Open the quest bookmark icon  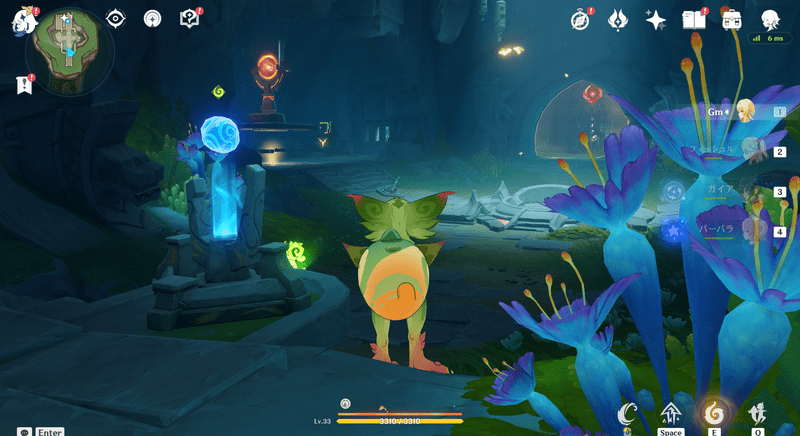tap(24, 85)
